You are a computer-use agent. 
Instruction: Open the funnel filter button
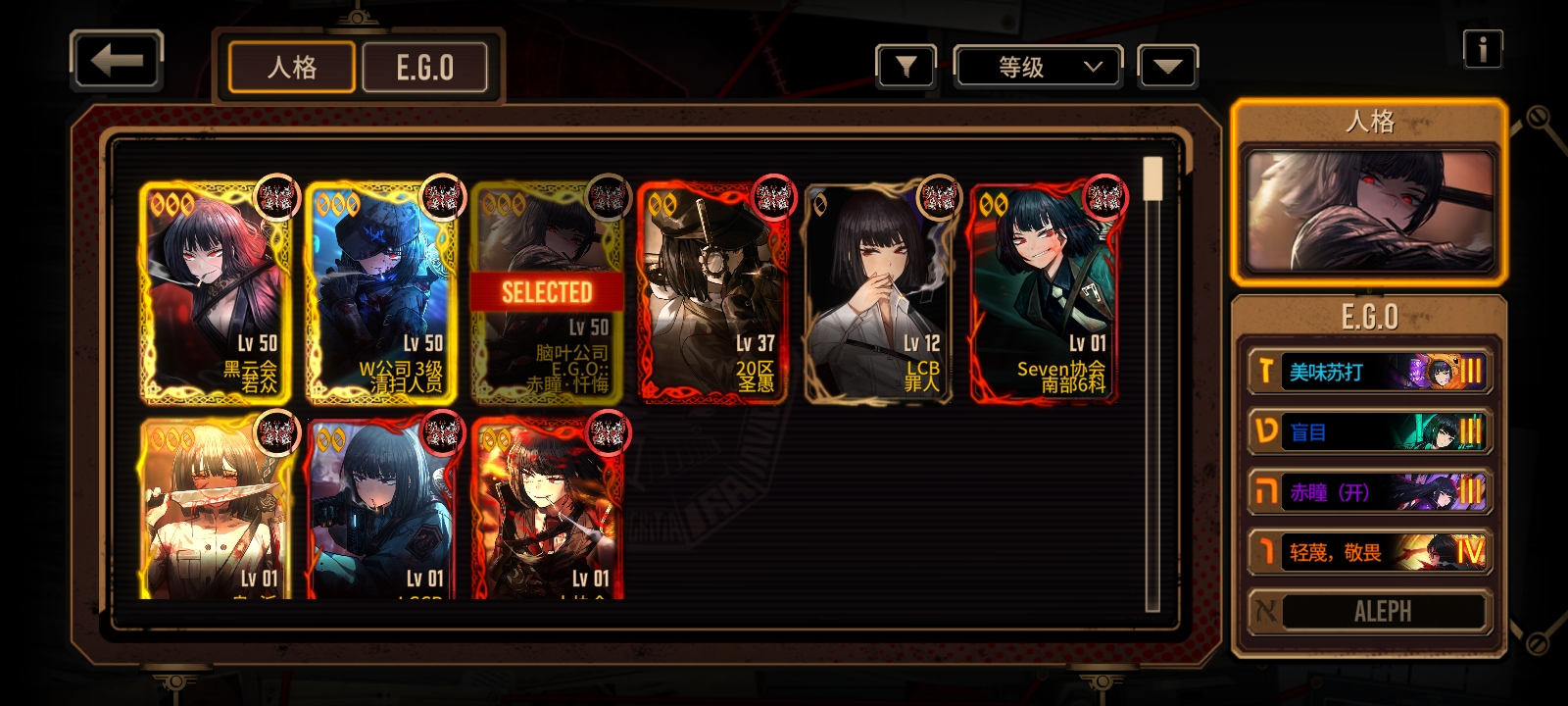point(906,67)
